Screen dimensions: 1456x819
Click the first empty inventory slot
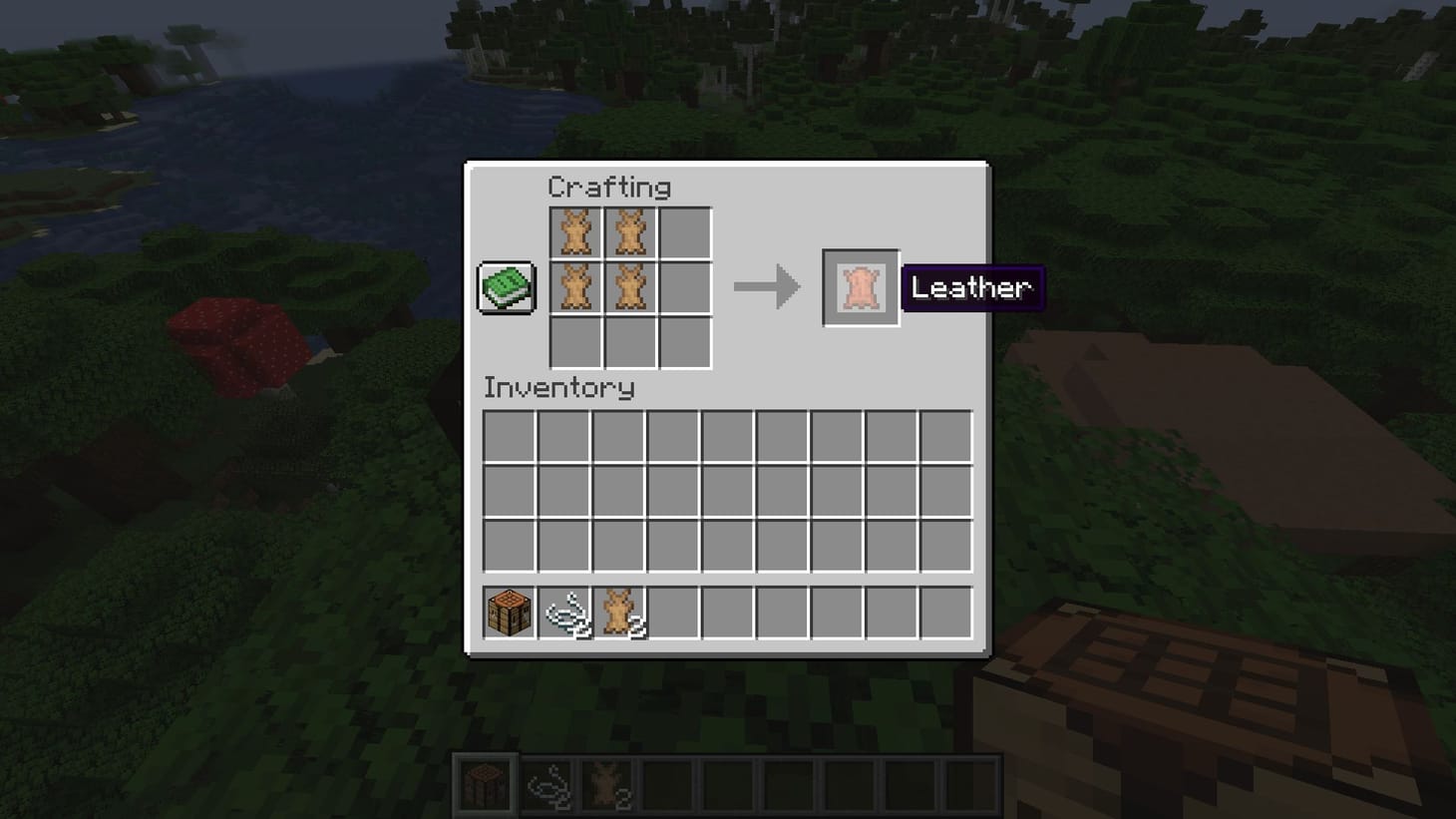click(509, 437)
